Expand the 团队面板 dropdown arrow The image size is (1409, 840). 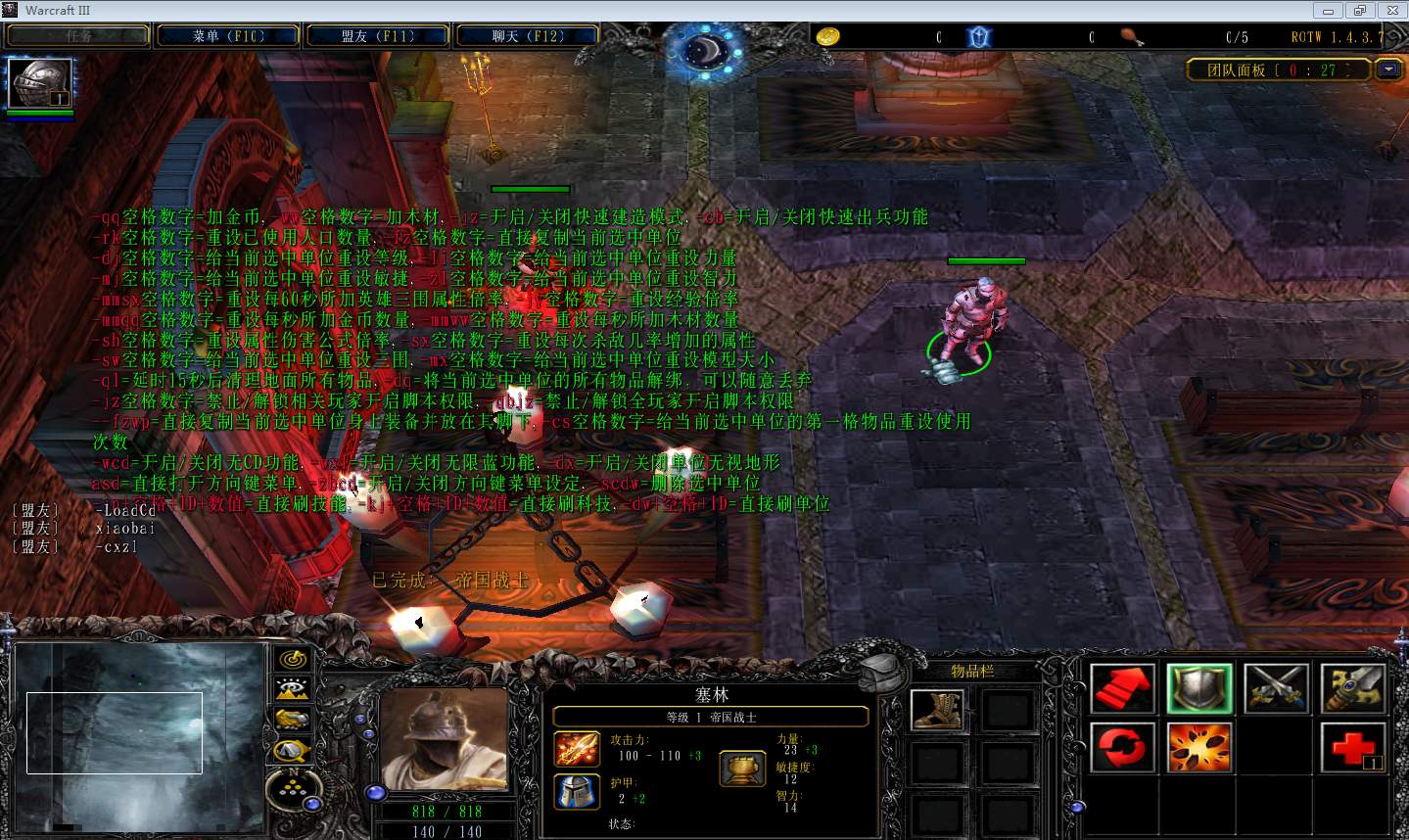pos(1388,70)
